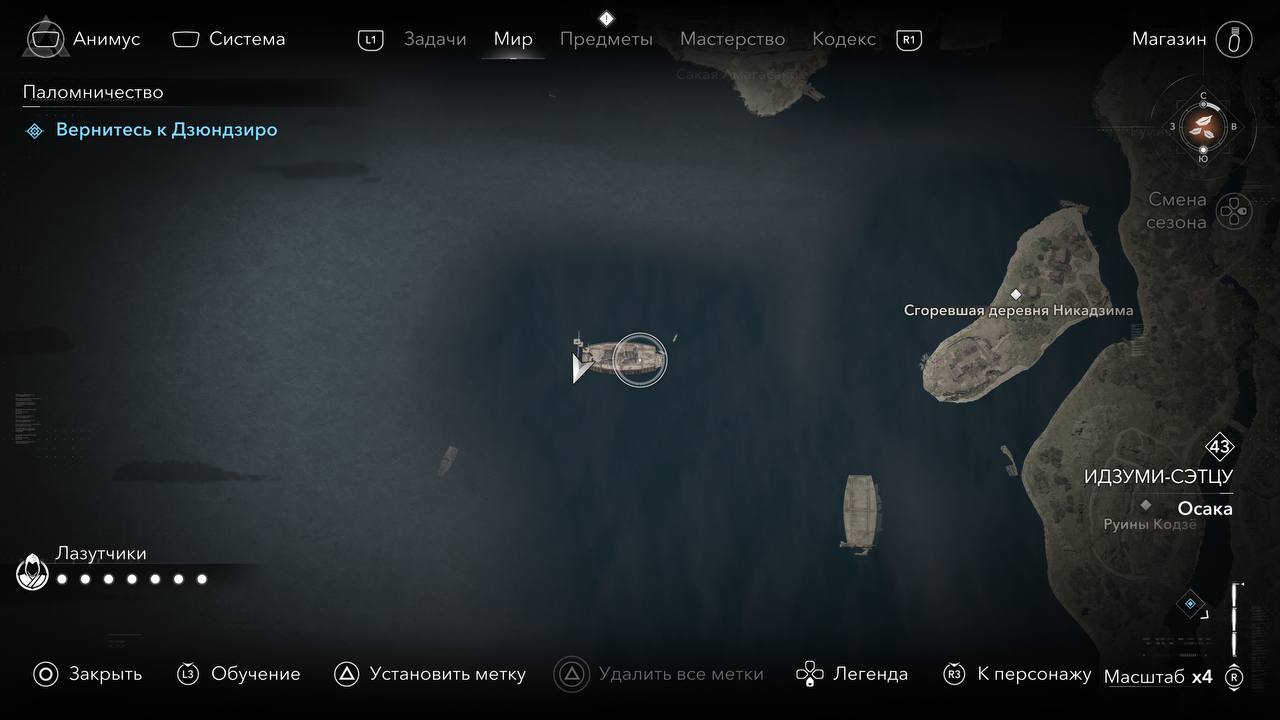The height and width of the screenshot is (720, 1280).
Task: Click the Лазутчики scouts flower icon
Action: [33, 573]
